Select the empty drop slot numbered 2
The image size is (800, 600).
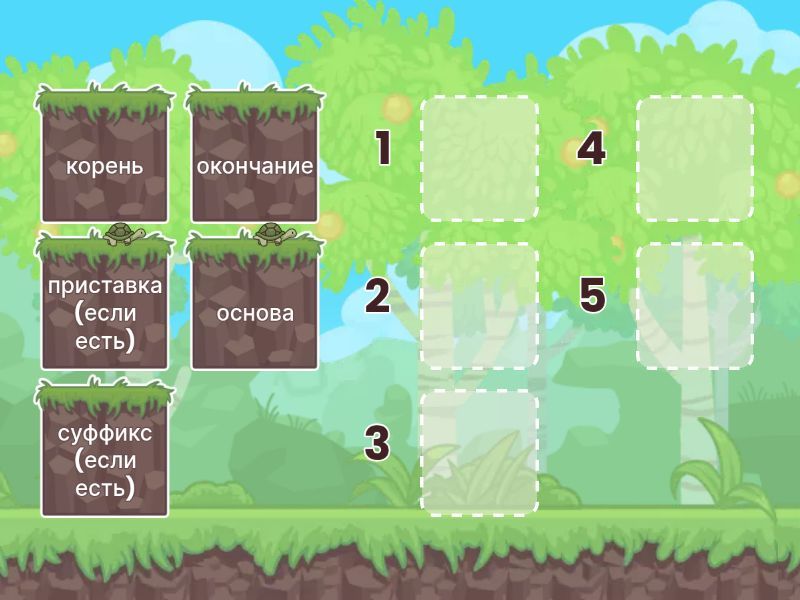click(479, 306)
